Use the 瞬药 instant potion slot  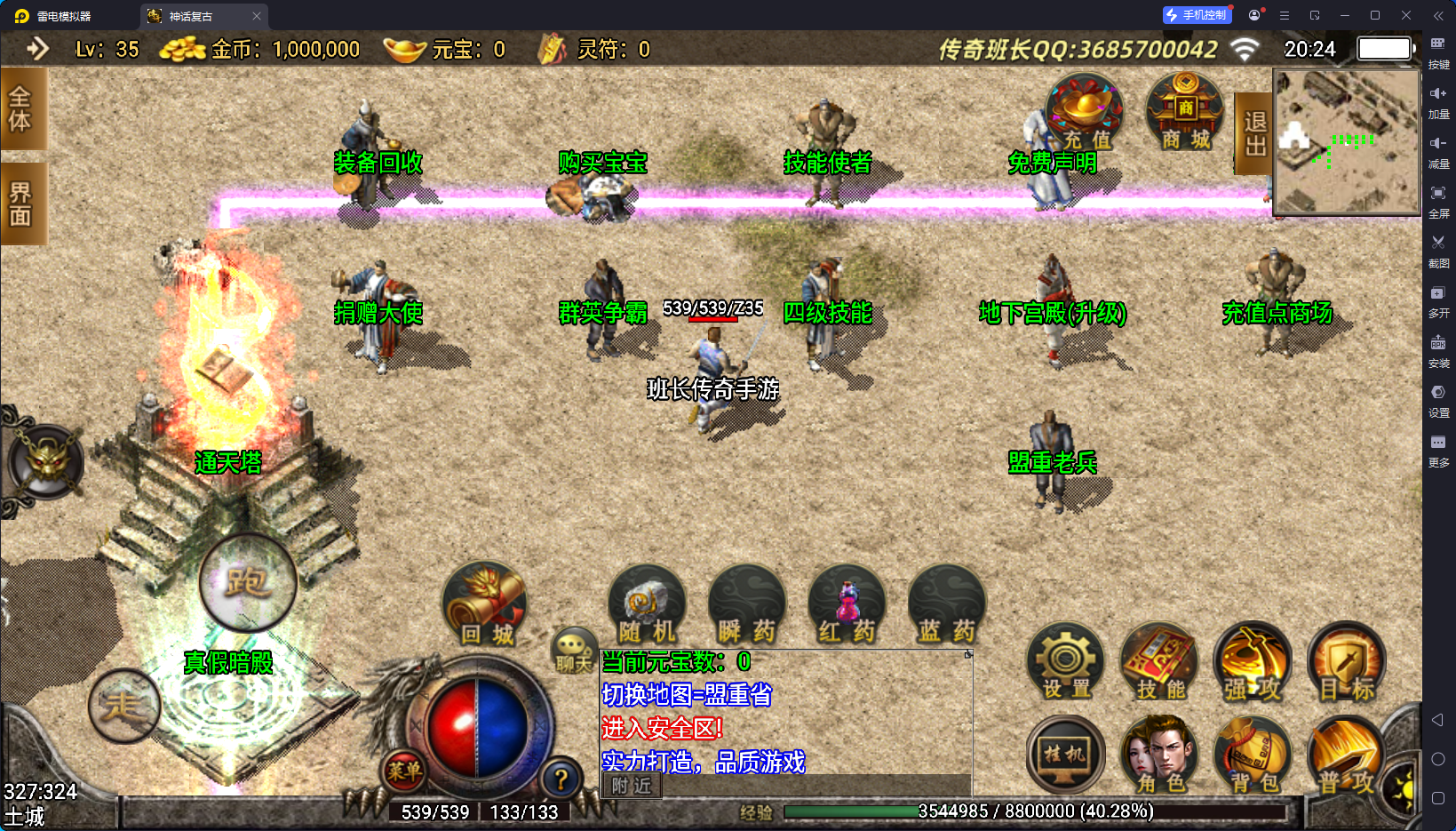click(x=746, y=606)
